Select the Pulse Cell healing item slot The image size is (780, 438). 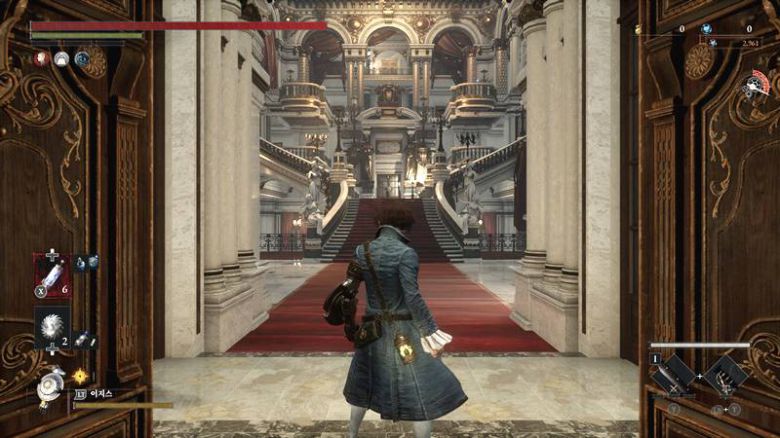pyautogui.click(x=52, y=275)
